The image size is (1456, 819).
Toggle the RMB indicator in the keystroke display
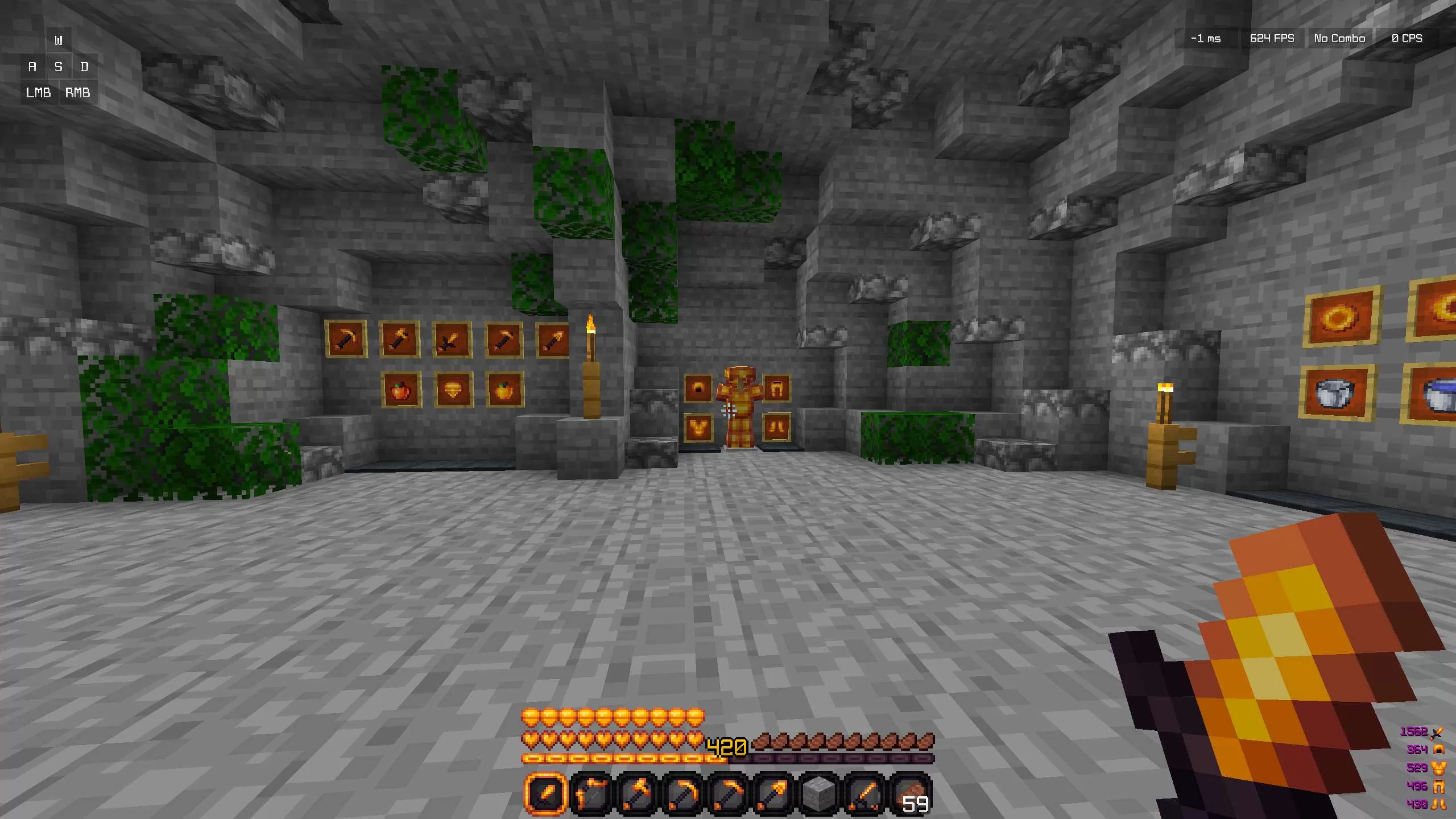tap(78, 93)
